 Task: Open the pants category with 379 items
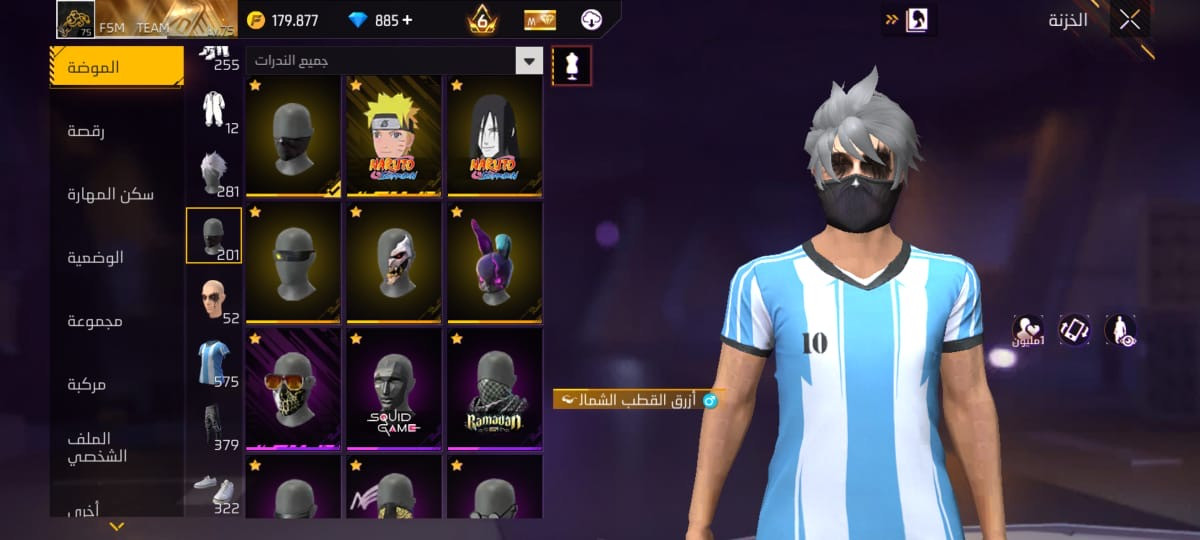tap(214, 427)
